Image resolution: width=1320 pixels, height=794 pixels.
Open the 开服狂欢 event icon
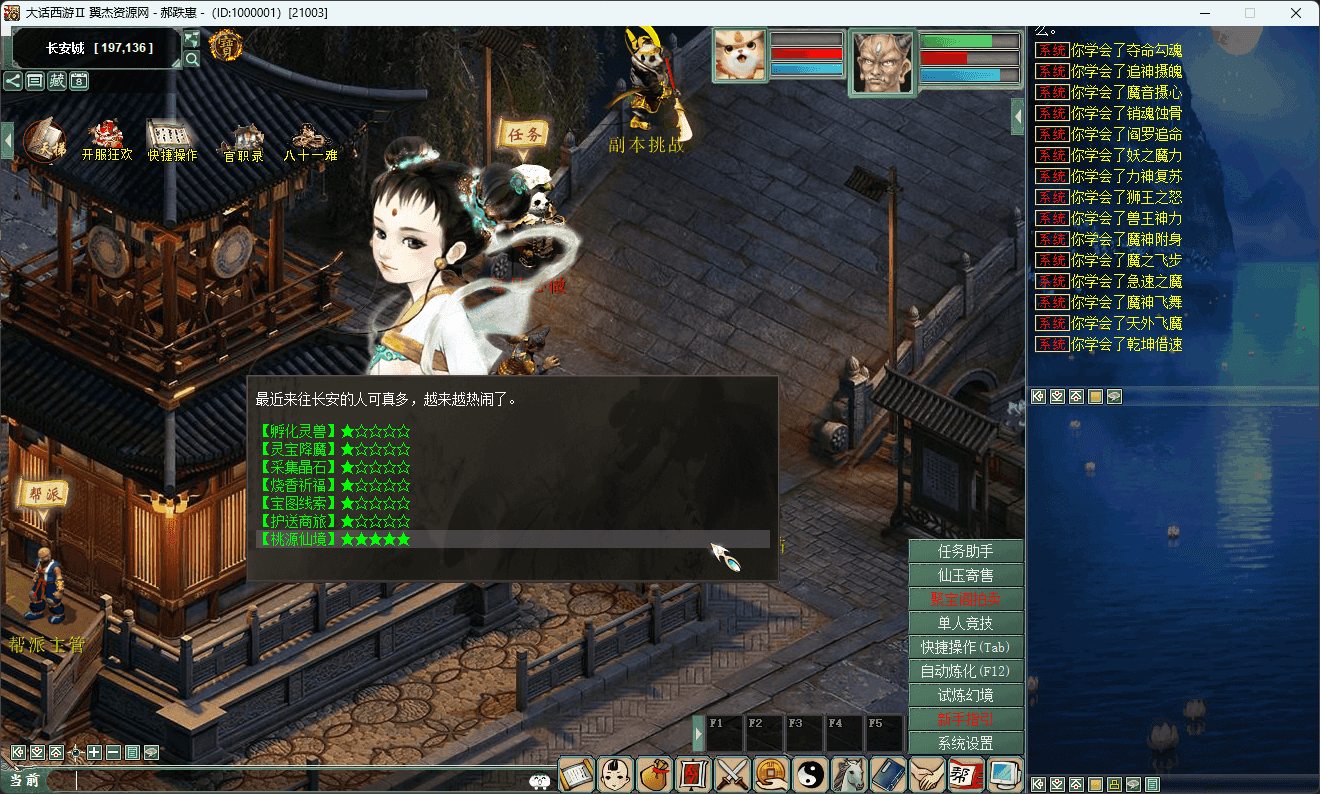pos(106,141)
